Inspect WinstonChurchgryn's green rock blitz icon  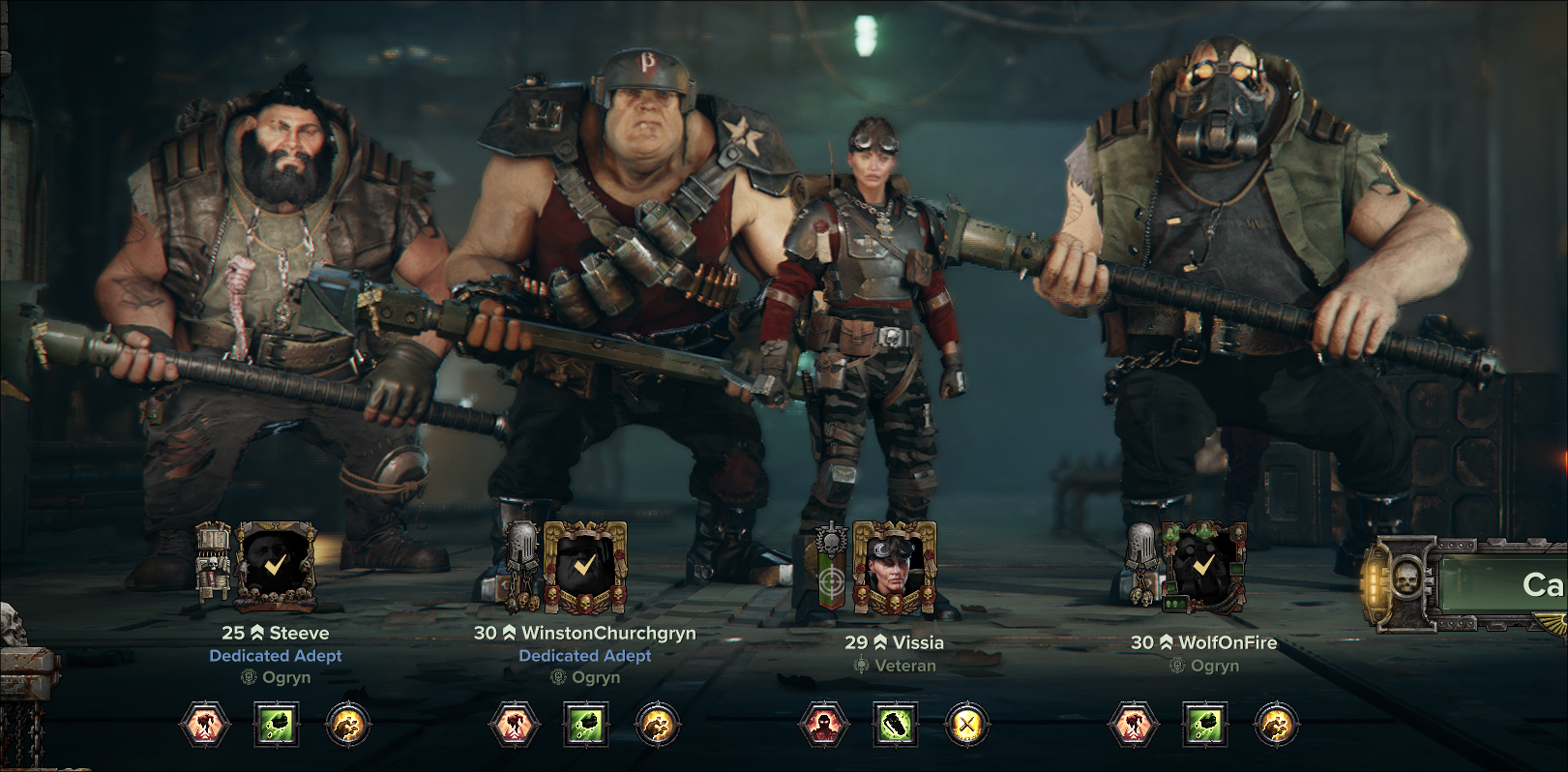(586, 725)
